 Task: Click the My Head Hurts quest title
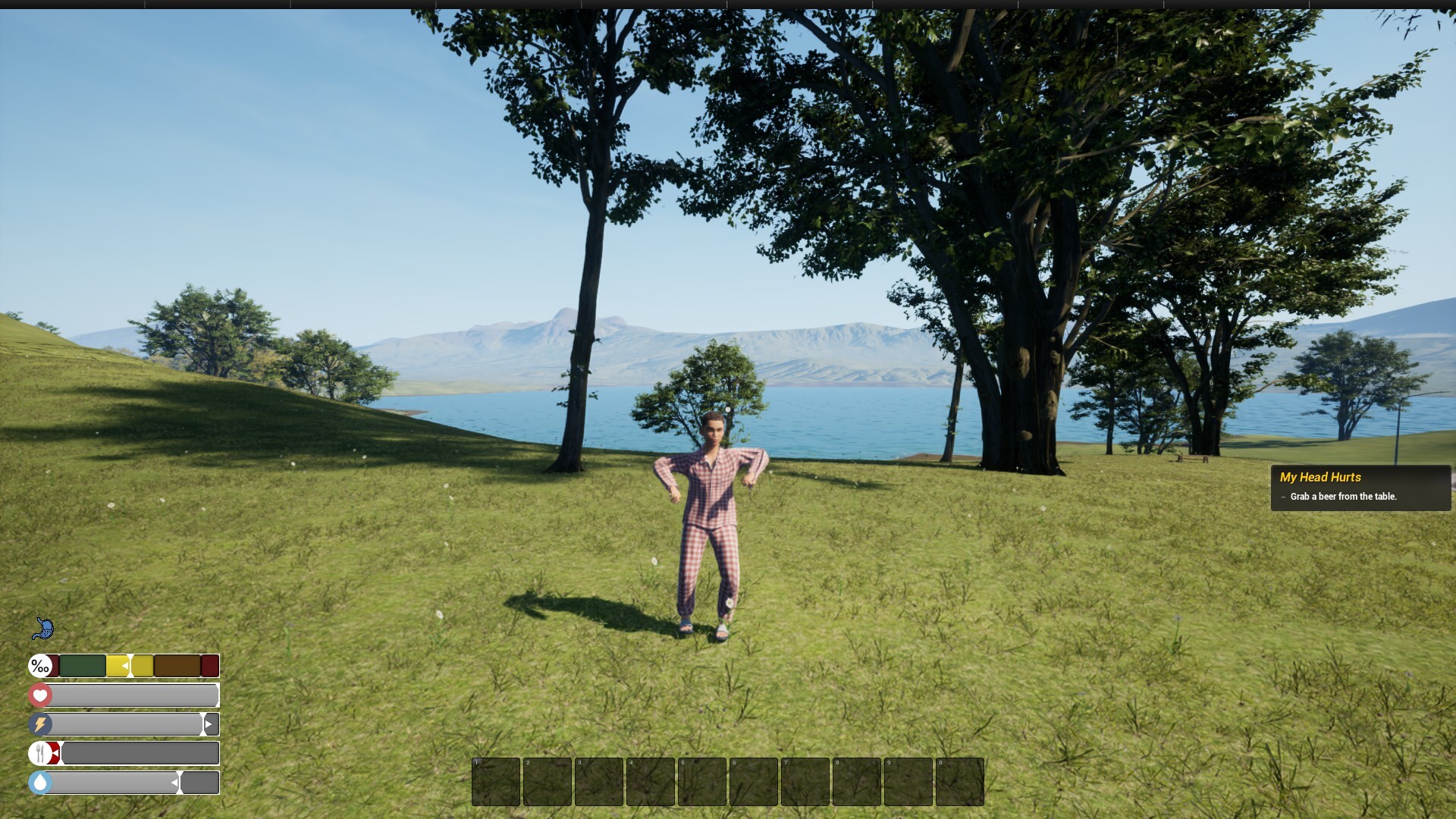tap(1319, 478)
